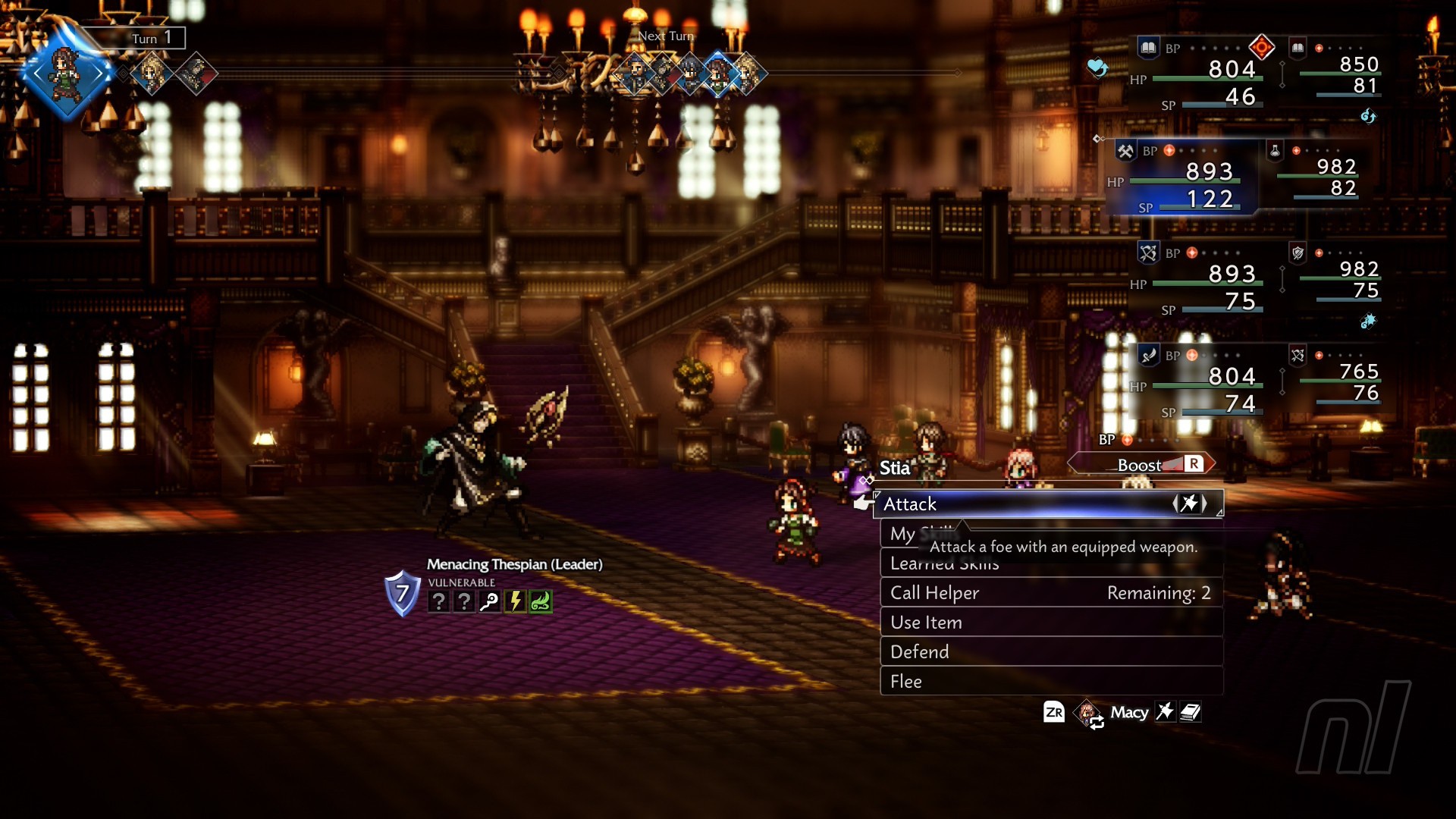The height and width of the screenshot is (819, 1456).
Task: Inspect the enemy shield points icon
Action: pos(402,593)
